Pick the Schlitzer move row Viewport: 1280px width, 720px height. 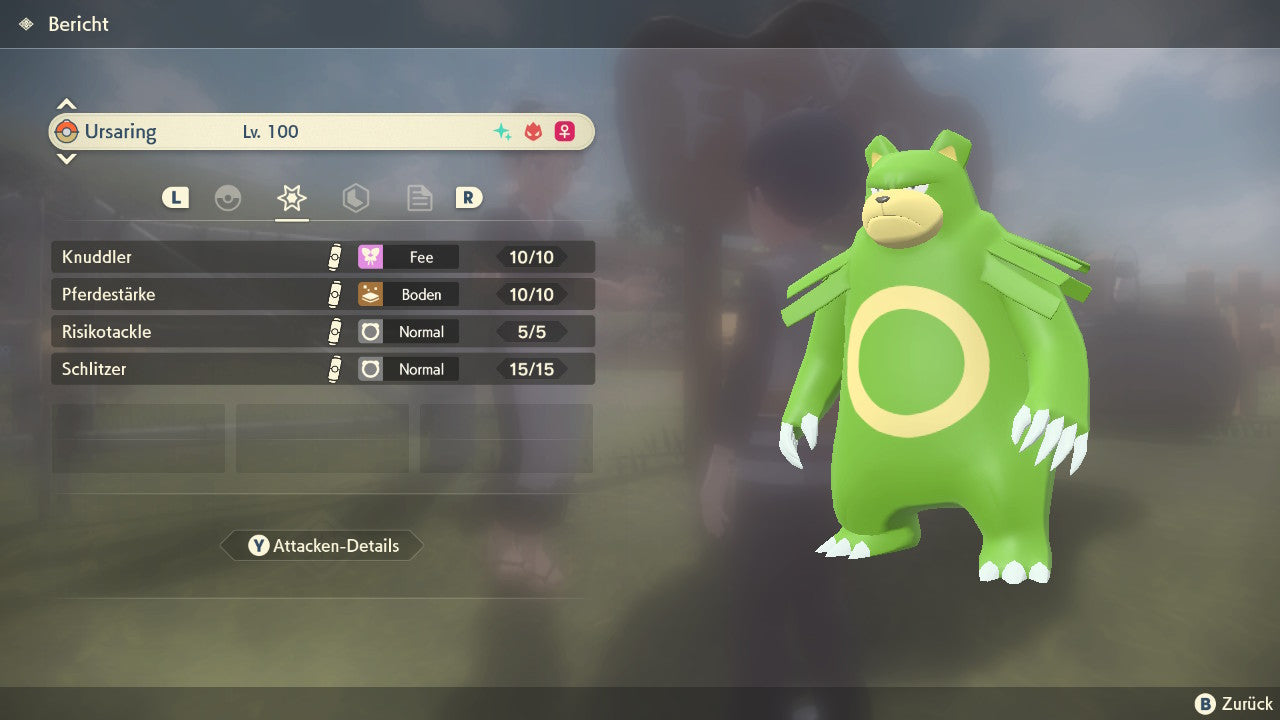[x=322, y=369]
